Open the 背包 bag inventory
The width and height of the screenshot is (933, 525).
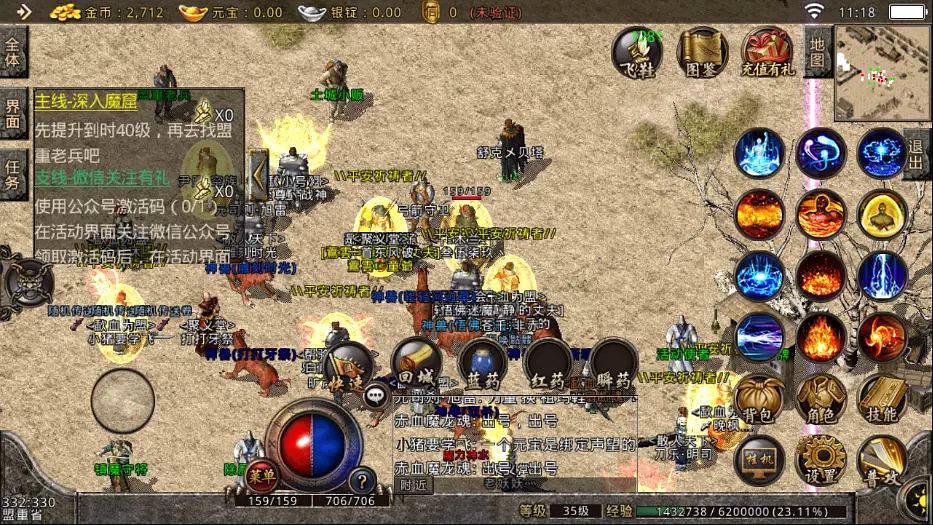[758, 398]
